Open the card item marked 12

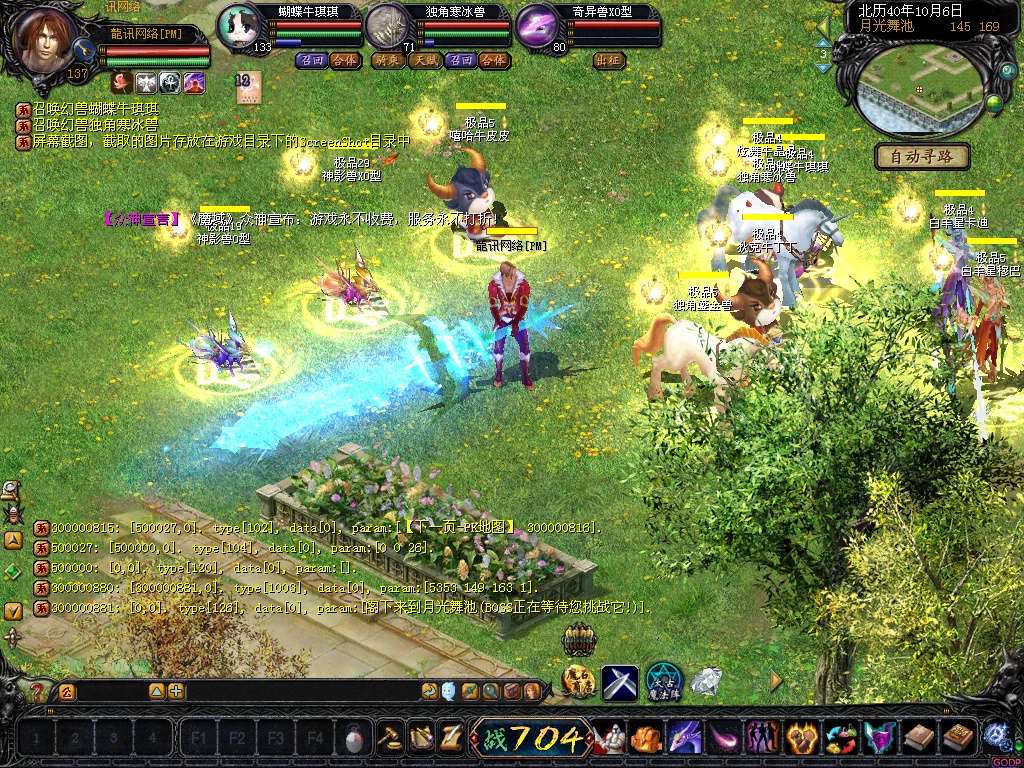(247, 85)
